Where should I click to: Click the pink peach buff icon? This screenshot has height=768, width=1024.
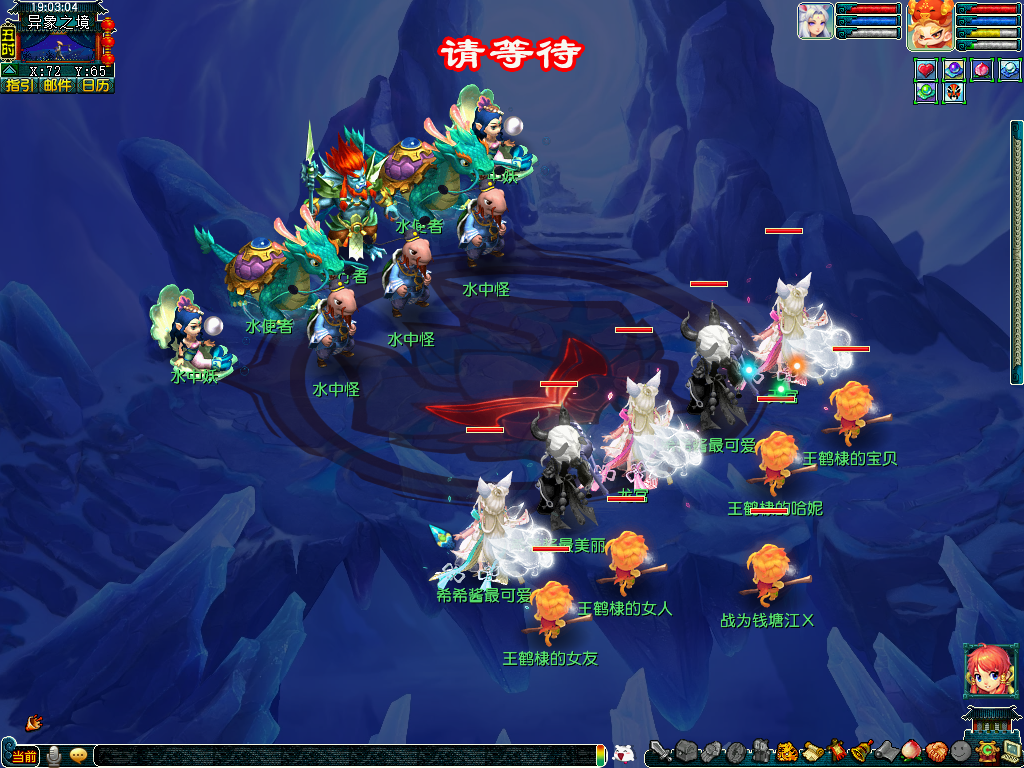click(982, 70)
